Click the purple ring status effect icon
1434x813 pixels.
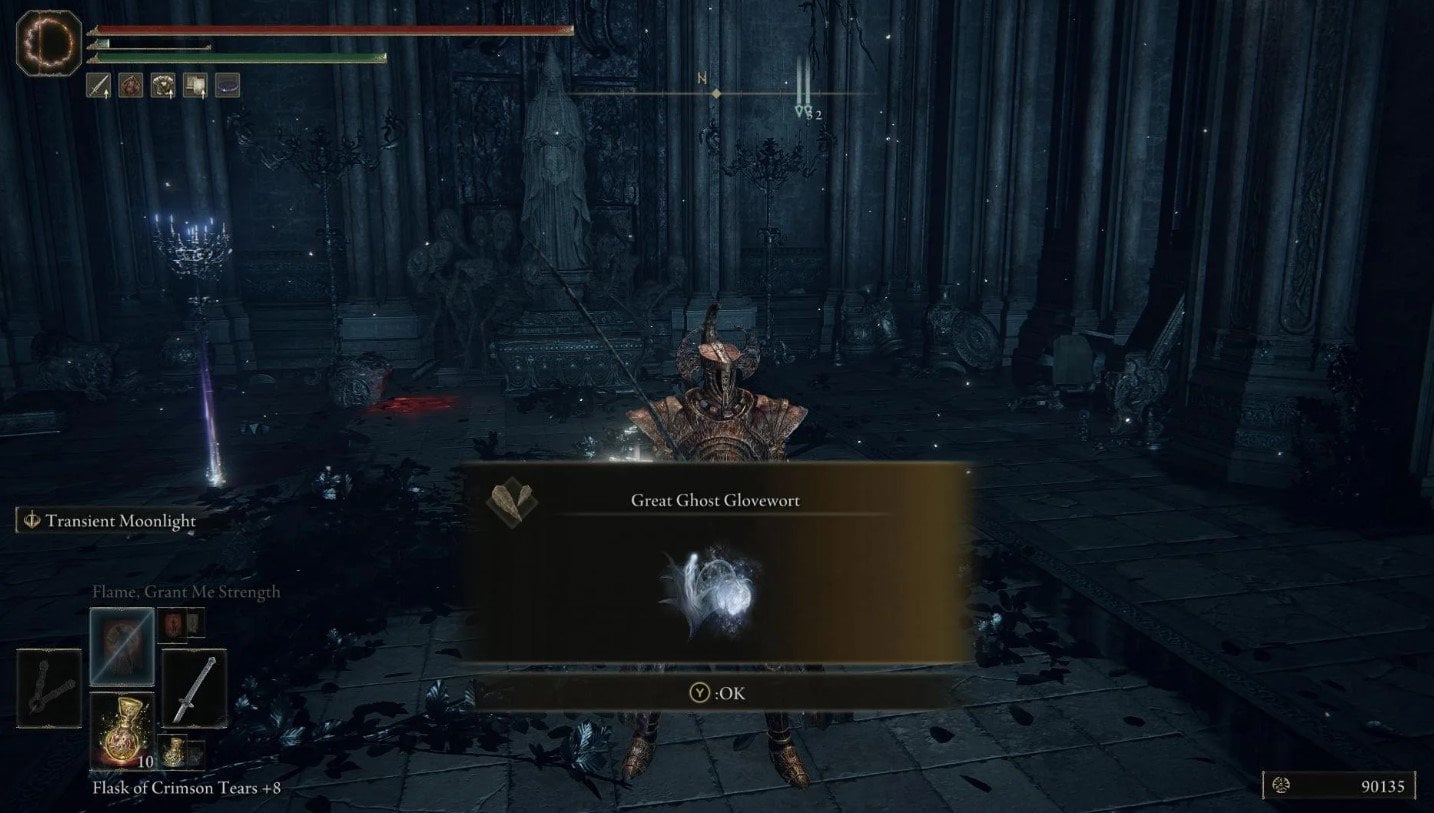227,86
